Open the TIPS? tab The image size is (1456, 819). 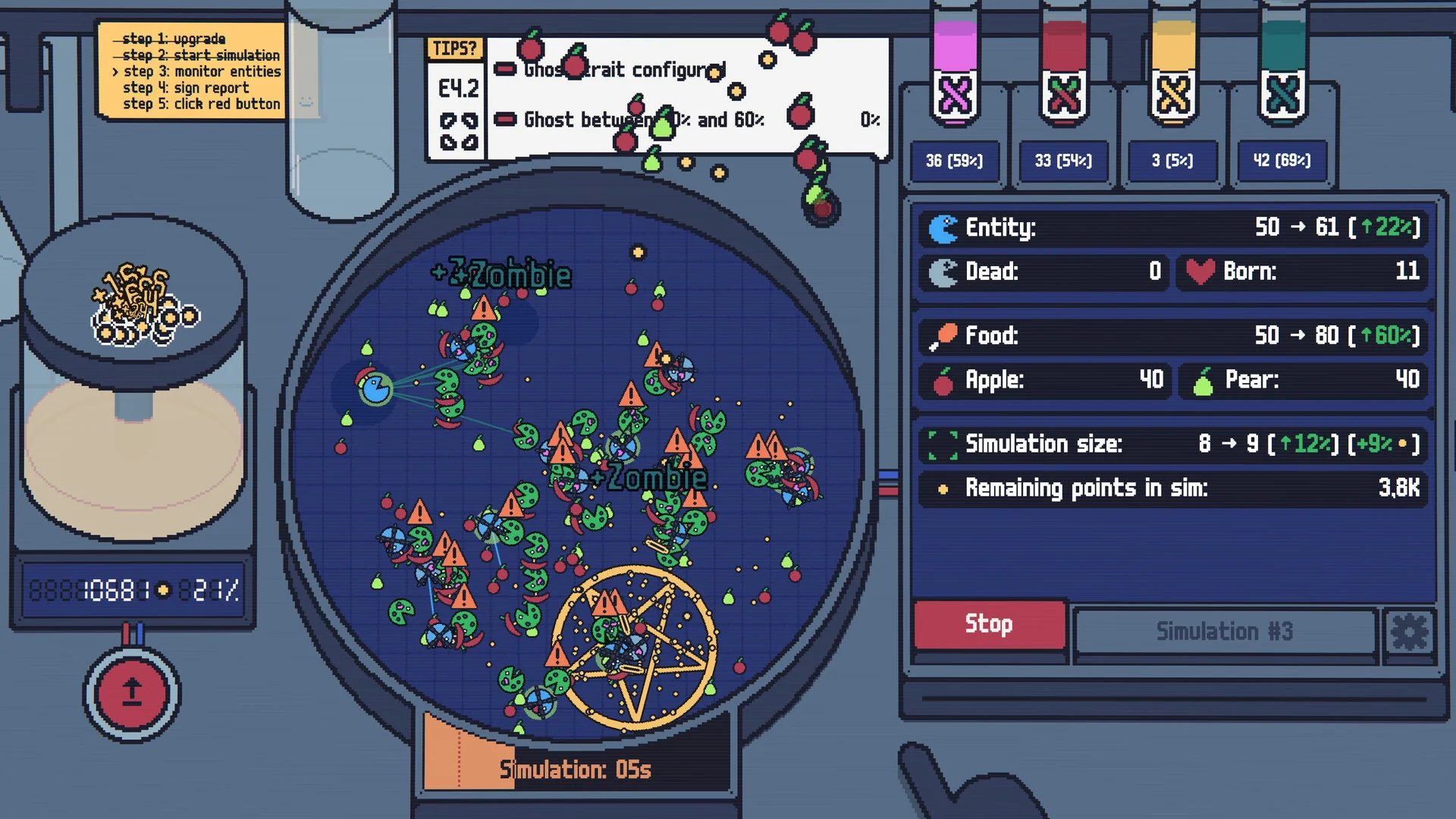454,49
